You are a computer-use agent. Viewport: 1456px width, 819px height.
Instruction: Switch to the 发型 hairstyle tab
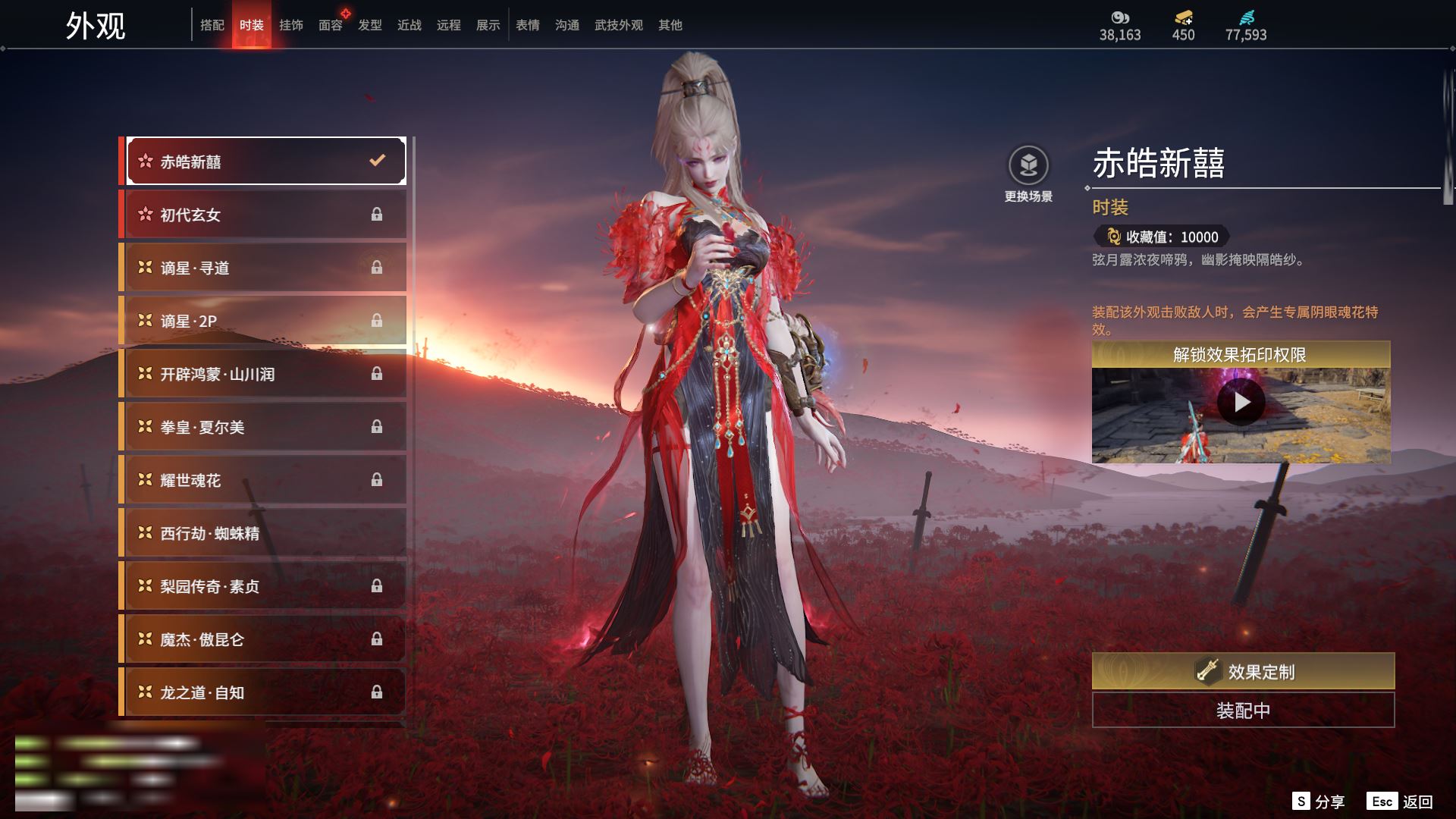(370, 25)
